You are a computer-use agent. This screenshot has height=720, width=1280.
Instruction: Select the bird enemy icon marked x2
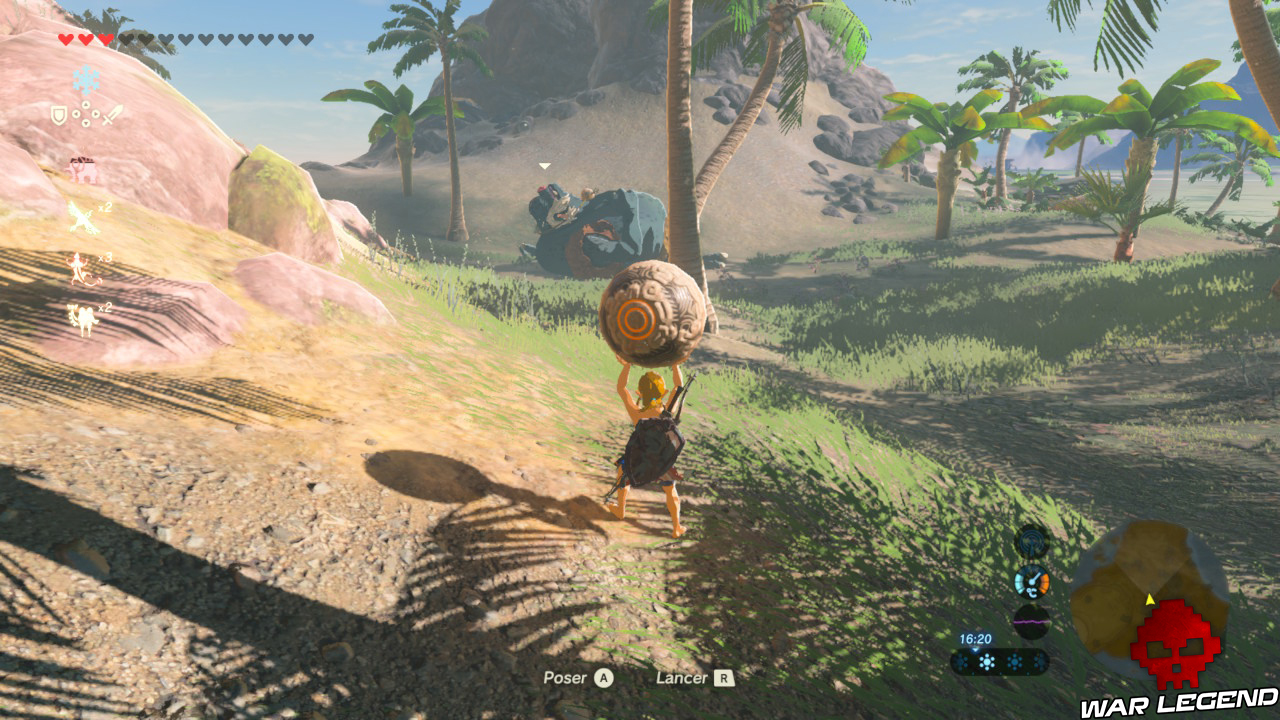coord(83,216)
